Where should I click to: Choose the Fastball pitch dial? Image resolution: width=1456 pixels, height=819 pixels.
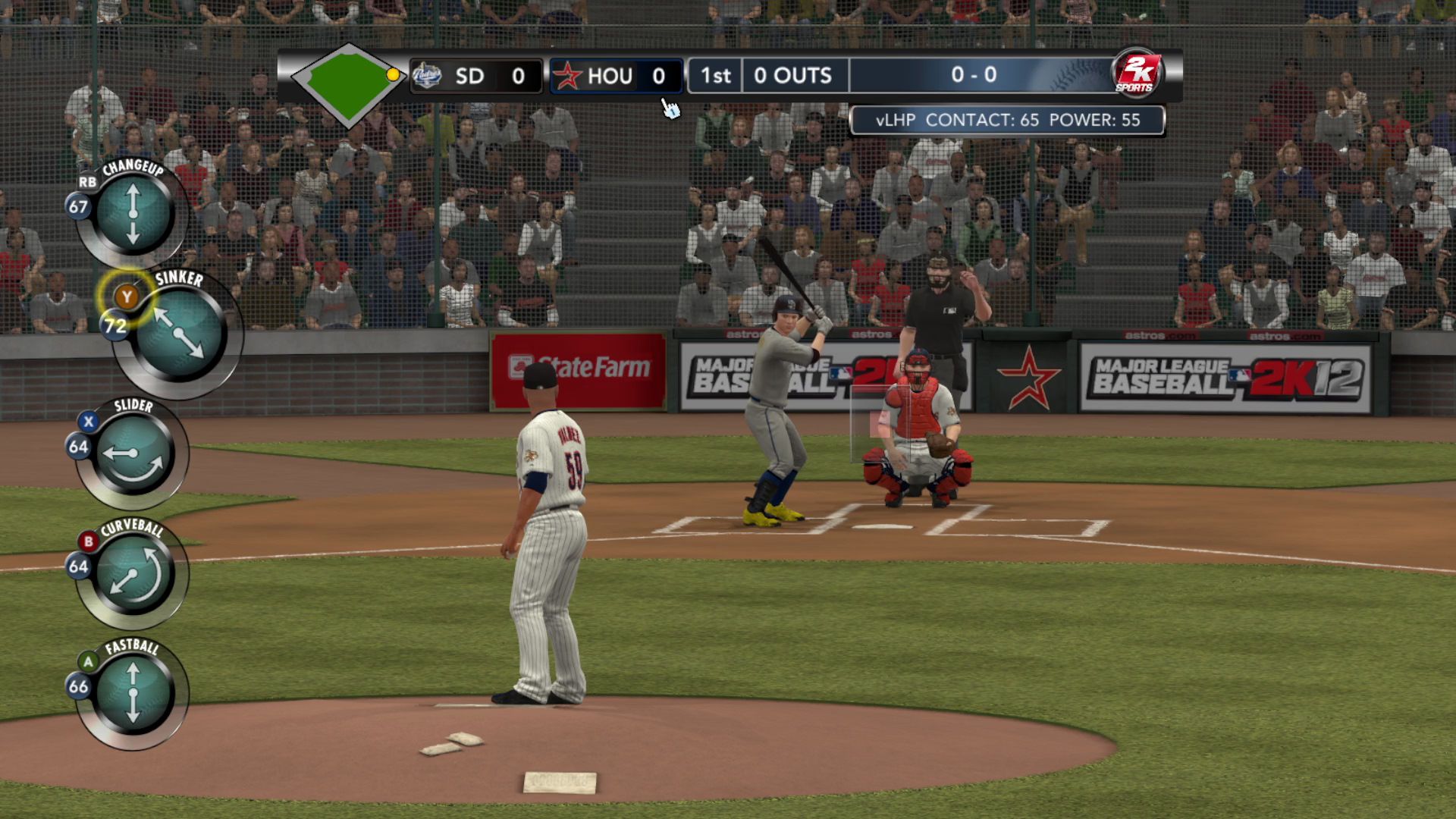pos(133,694)
